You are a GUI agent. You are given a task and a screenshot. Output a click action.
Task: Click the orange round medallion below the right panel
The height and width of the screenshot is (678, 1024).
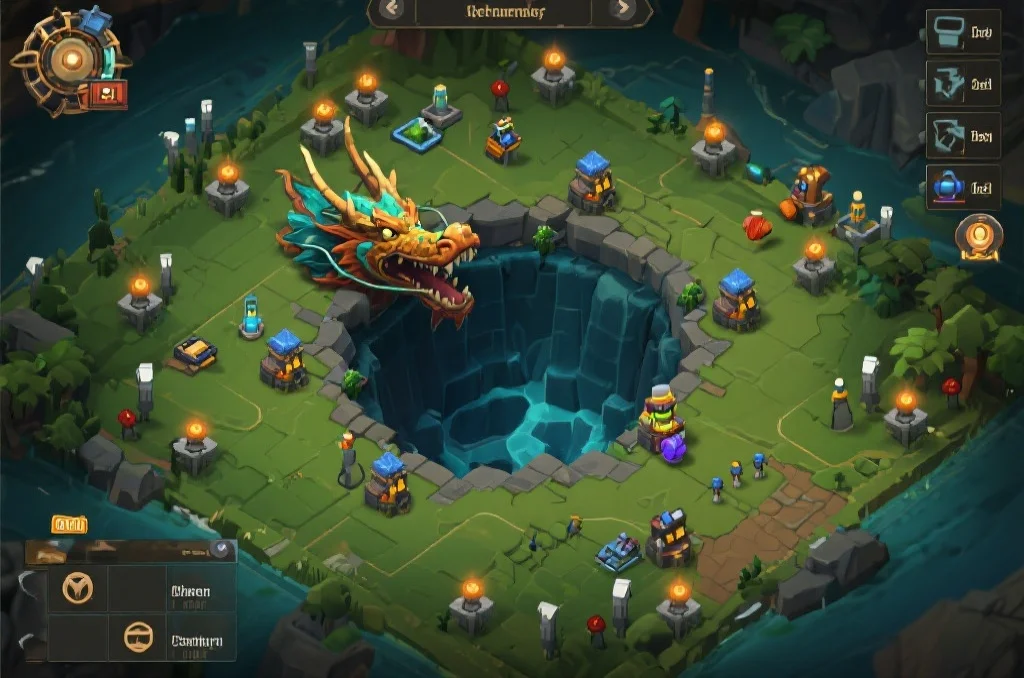point(978,238)
